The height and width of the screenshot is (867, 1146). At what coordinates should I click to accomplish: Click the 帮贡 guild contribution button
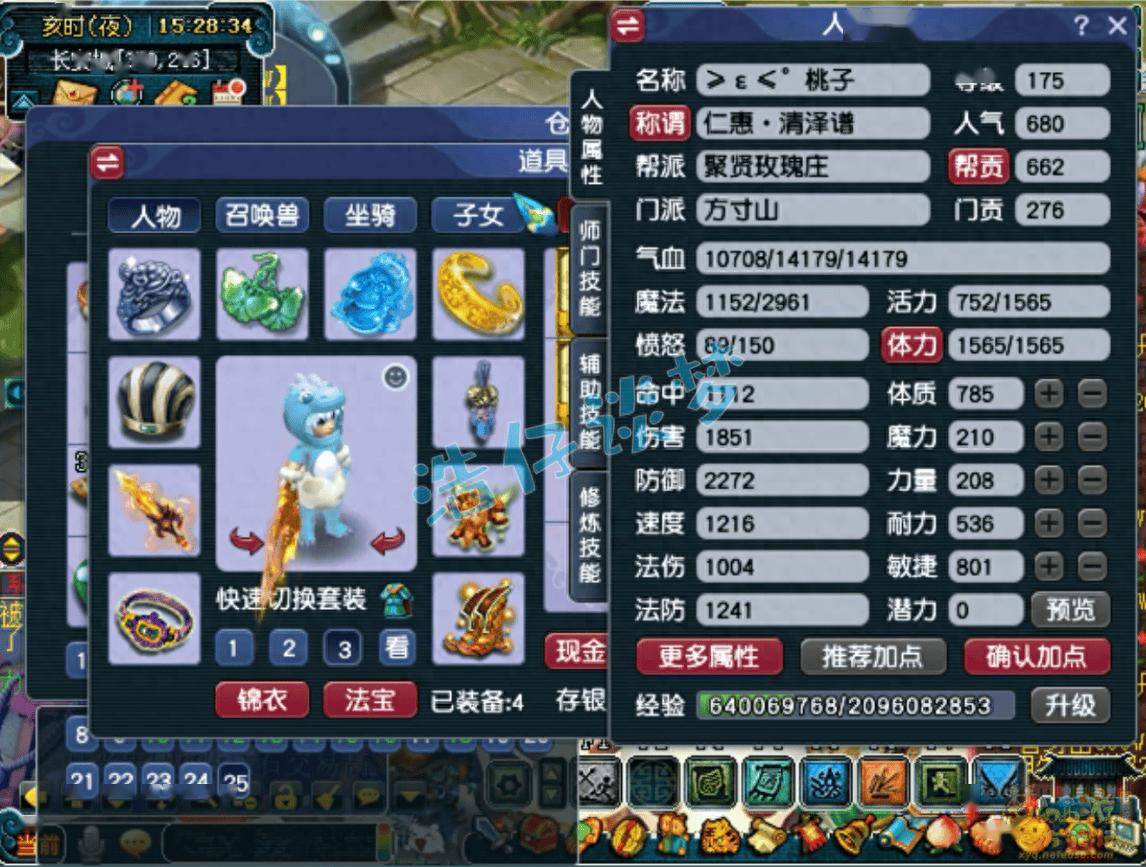tap(977, 167)
